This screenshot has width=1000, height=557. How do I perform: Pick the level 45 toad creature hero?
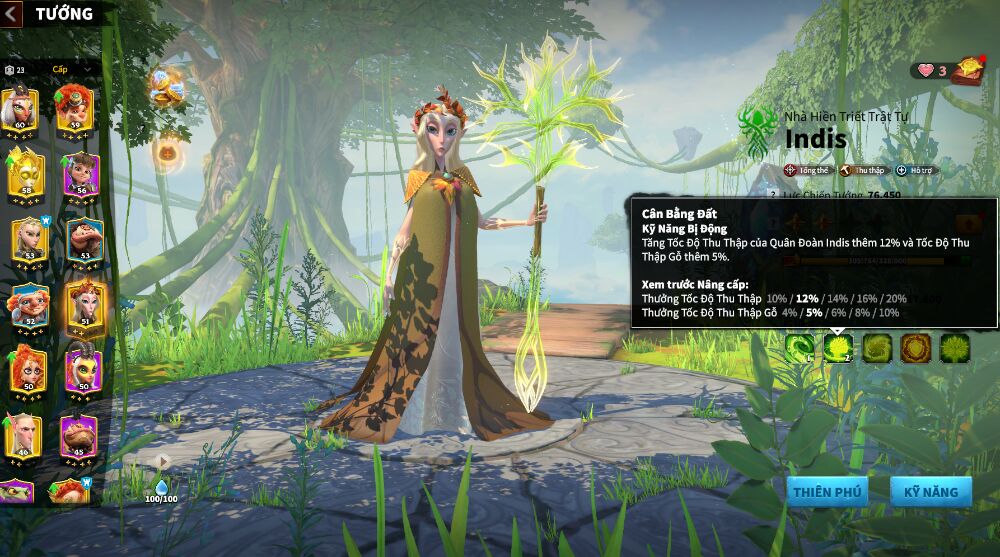tap(80, 434)
